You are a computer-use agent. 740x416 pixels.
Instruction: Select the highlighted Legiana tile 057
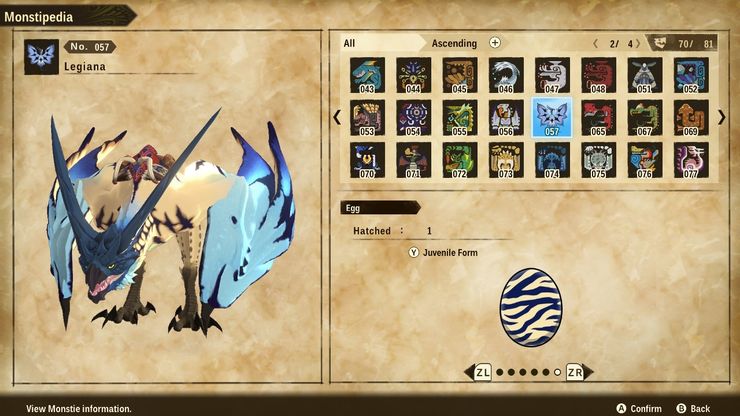[x=552, y=118]
